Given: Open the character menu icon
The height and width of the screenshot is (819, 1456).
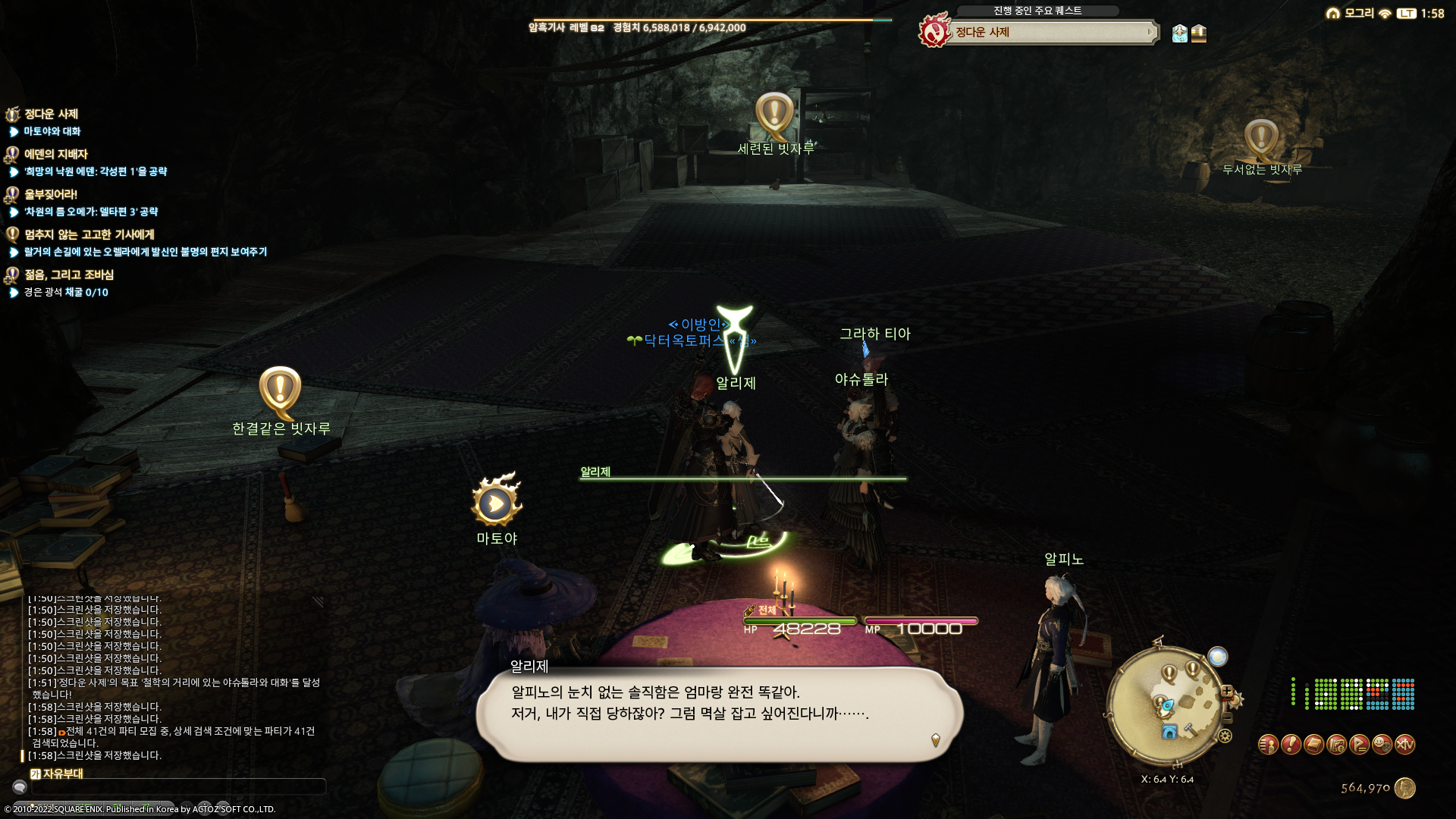Looking at the screenshot, I should point(1268,745).
